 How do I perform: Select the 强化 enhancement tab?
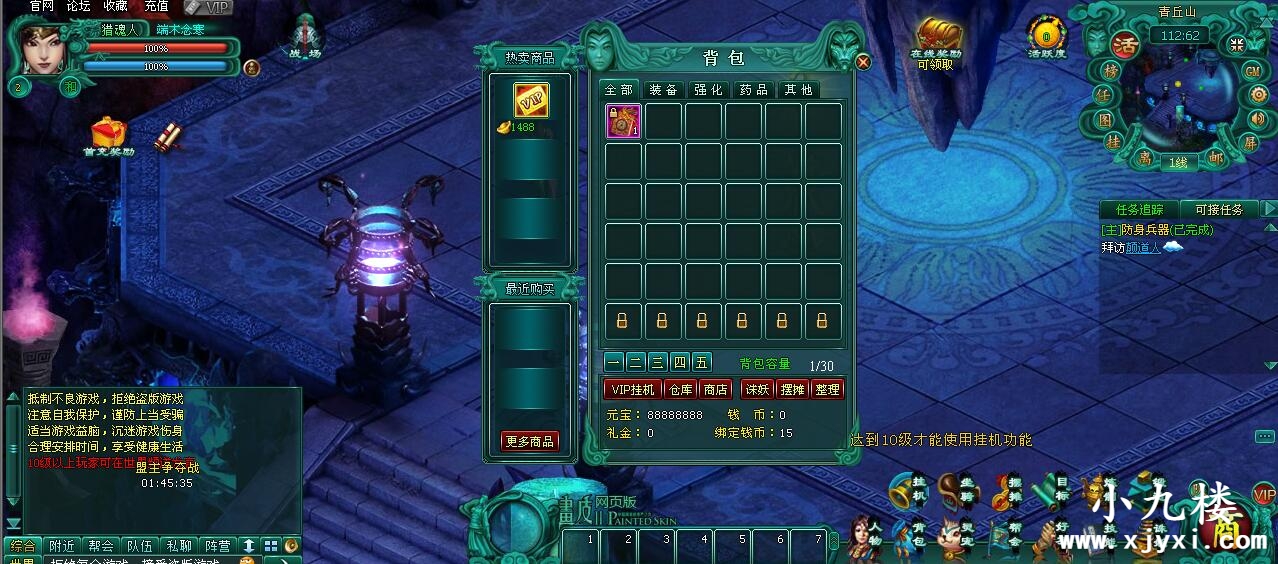click(x=708, y=90)
